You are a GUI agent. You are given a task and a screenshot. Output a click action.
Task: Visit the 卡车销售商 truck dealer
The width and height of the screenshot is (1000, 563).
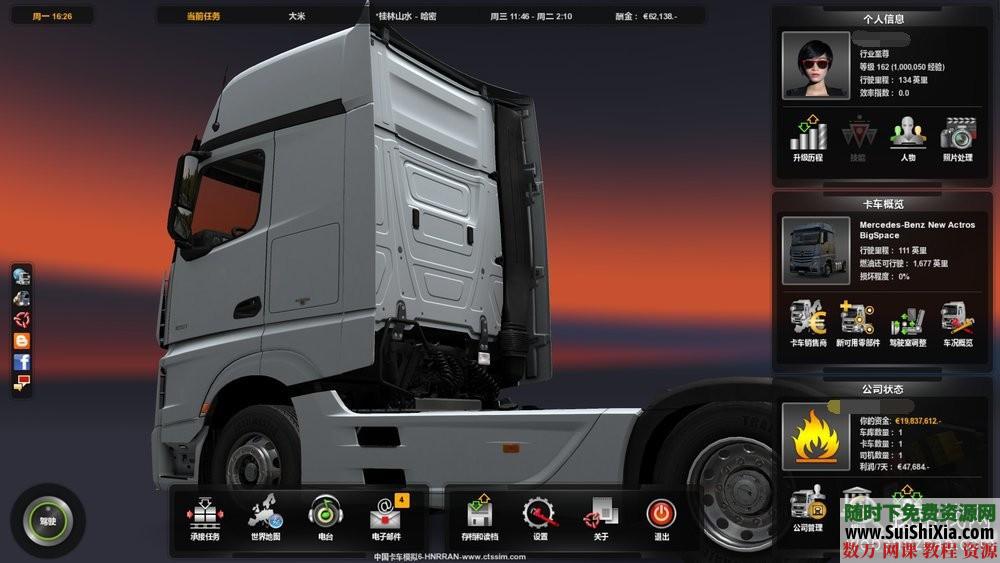(x=808, y=322)
